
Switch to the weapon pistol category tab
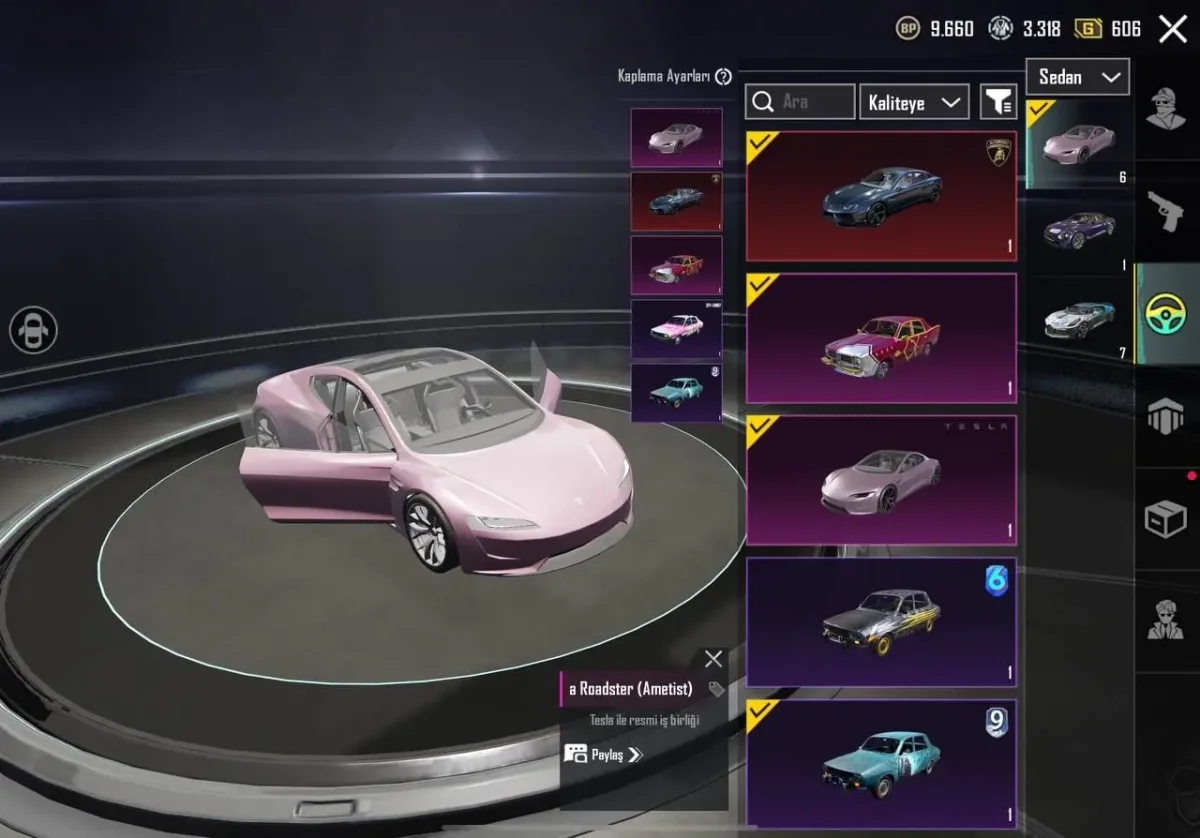point(1165,211)
